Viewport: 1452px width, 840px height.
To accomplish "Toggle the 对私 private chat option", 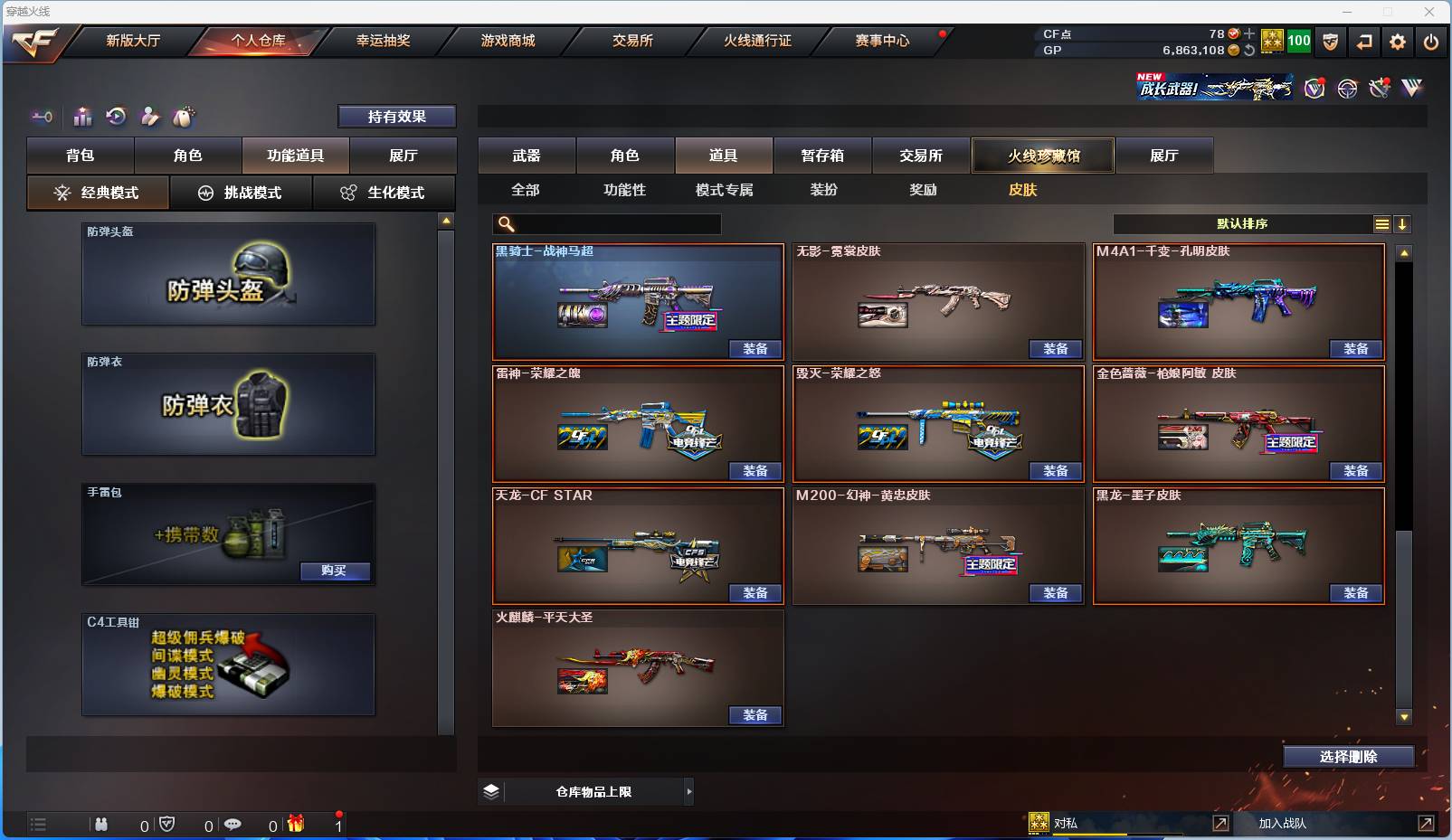I will pos(1067,824).
